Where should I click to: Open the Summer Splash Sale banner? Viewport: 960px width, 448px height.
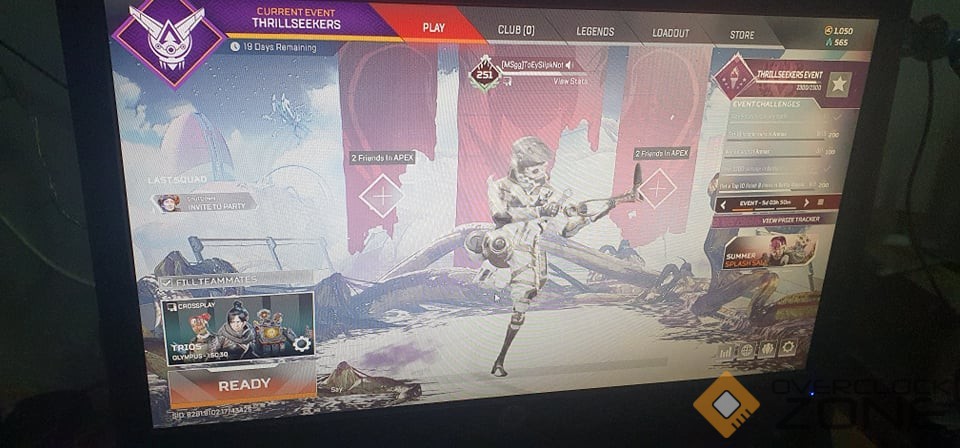pyautogui.click(x=770, y=251)
